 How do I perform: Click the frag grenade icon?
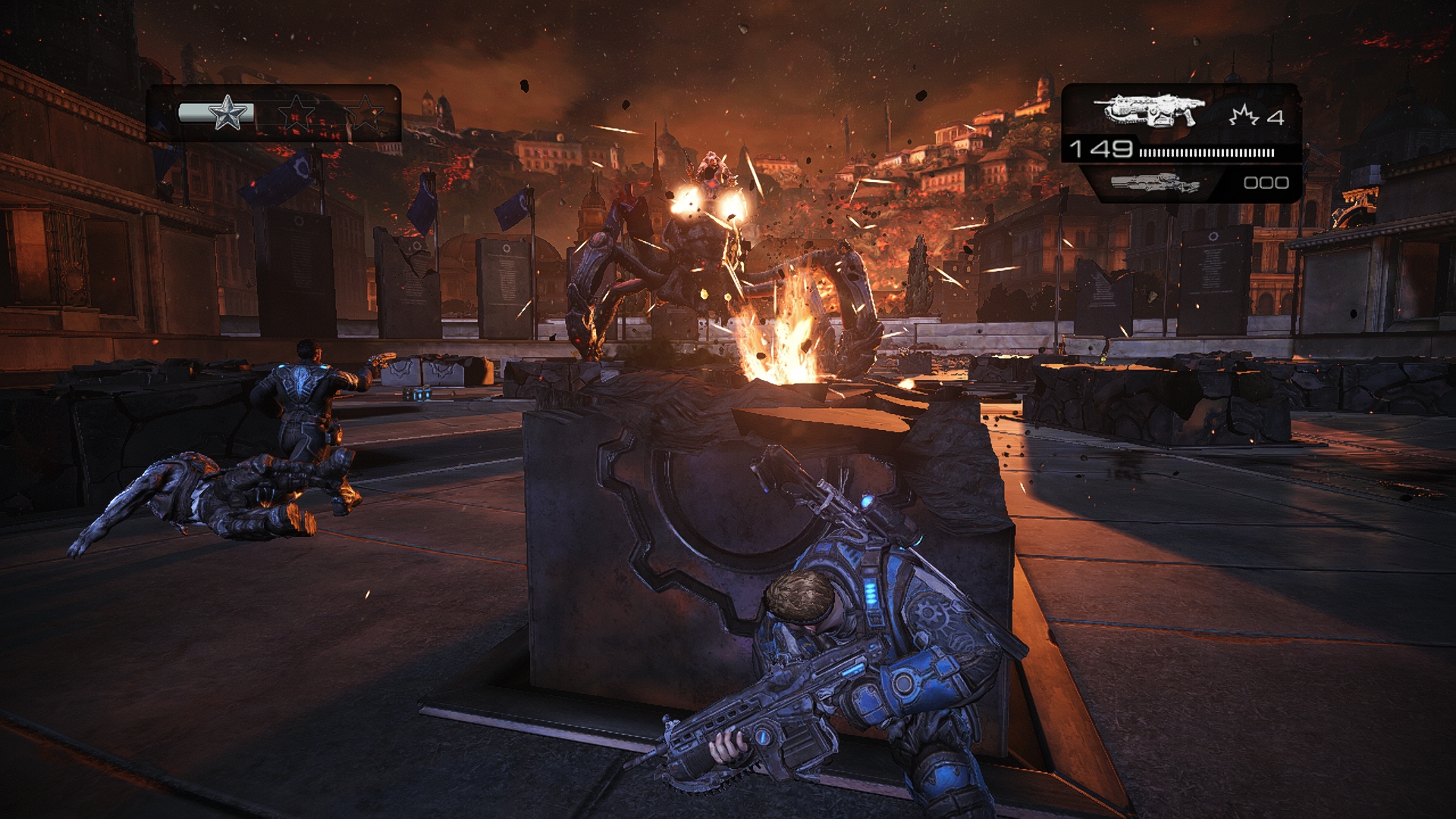click(1244, 116)
